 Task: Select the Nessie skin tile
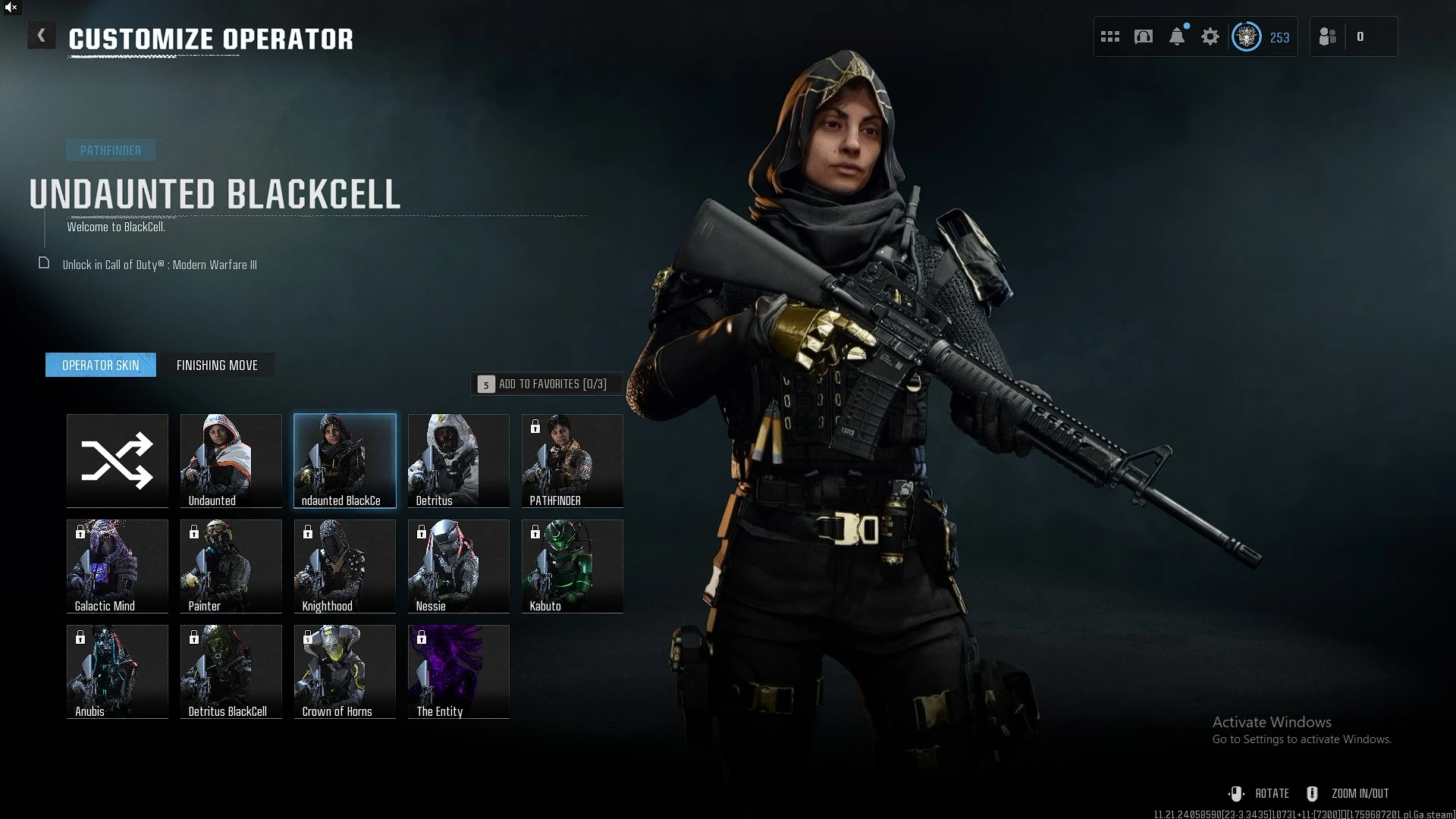459,566
